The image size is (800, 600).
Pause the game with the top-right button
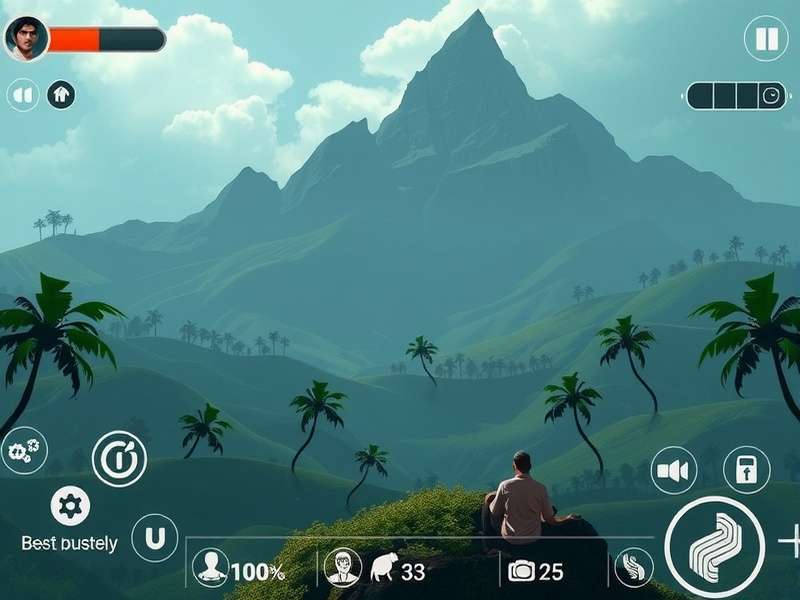coord(766,39)
